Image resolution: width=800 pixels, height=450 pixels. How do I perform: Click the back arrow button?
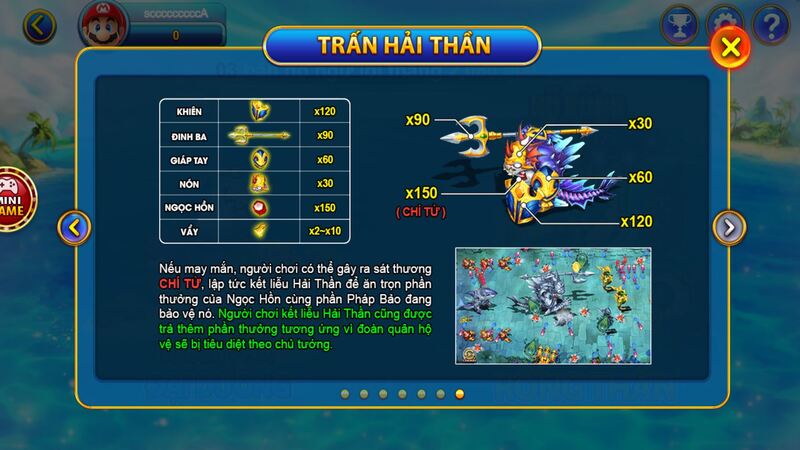(39, 26)
